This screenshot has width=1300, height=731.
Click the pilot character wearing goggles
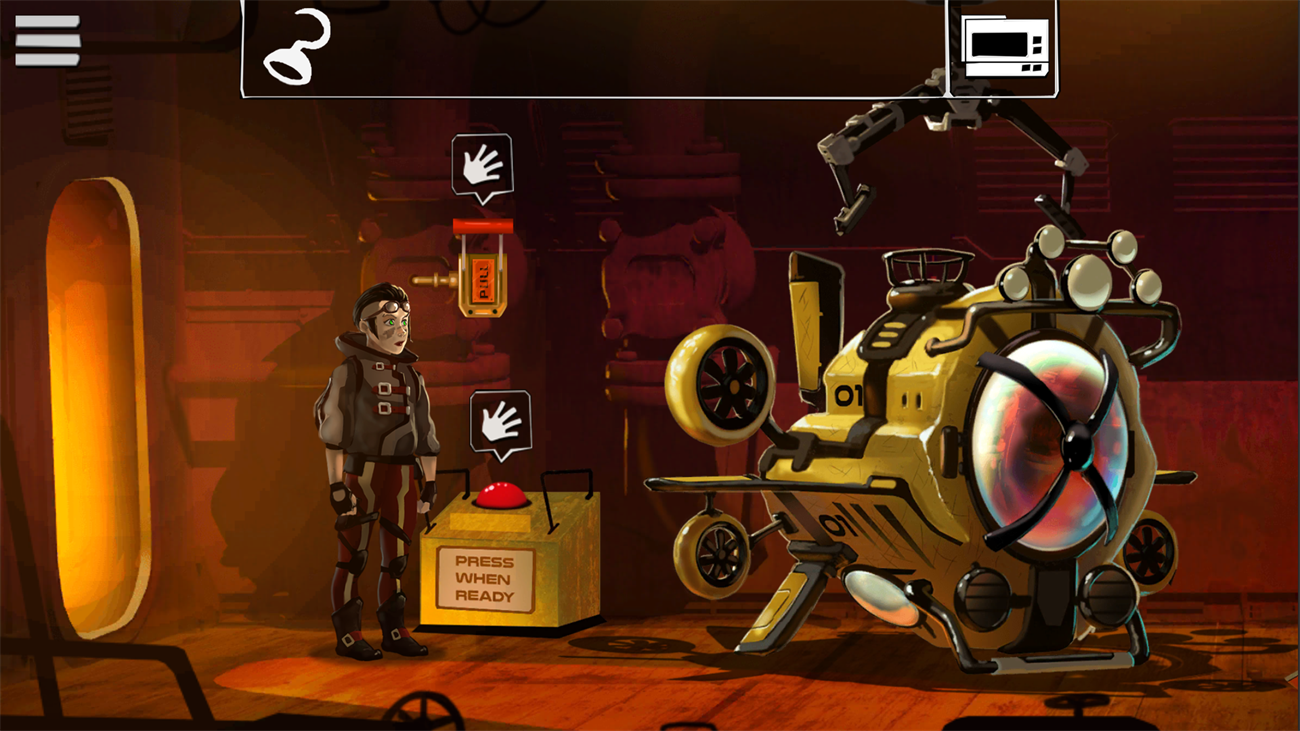coord(380,430)
